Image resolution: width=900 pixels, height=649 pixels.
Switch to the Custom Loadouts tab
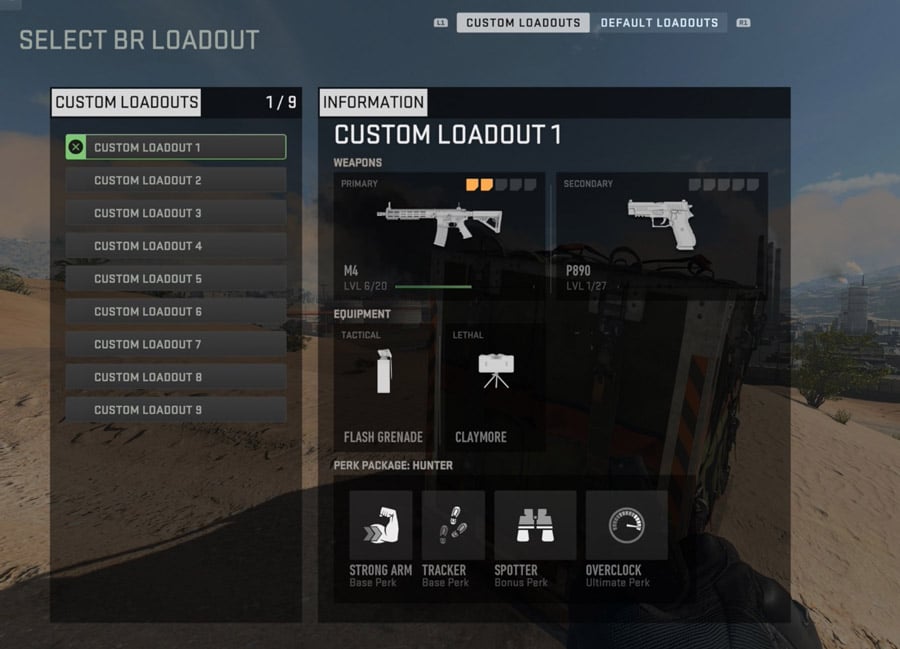[523, 23]
